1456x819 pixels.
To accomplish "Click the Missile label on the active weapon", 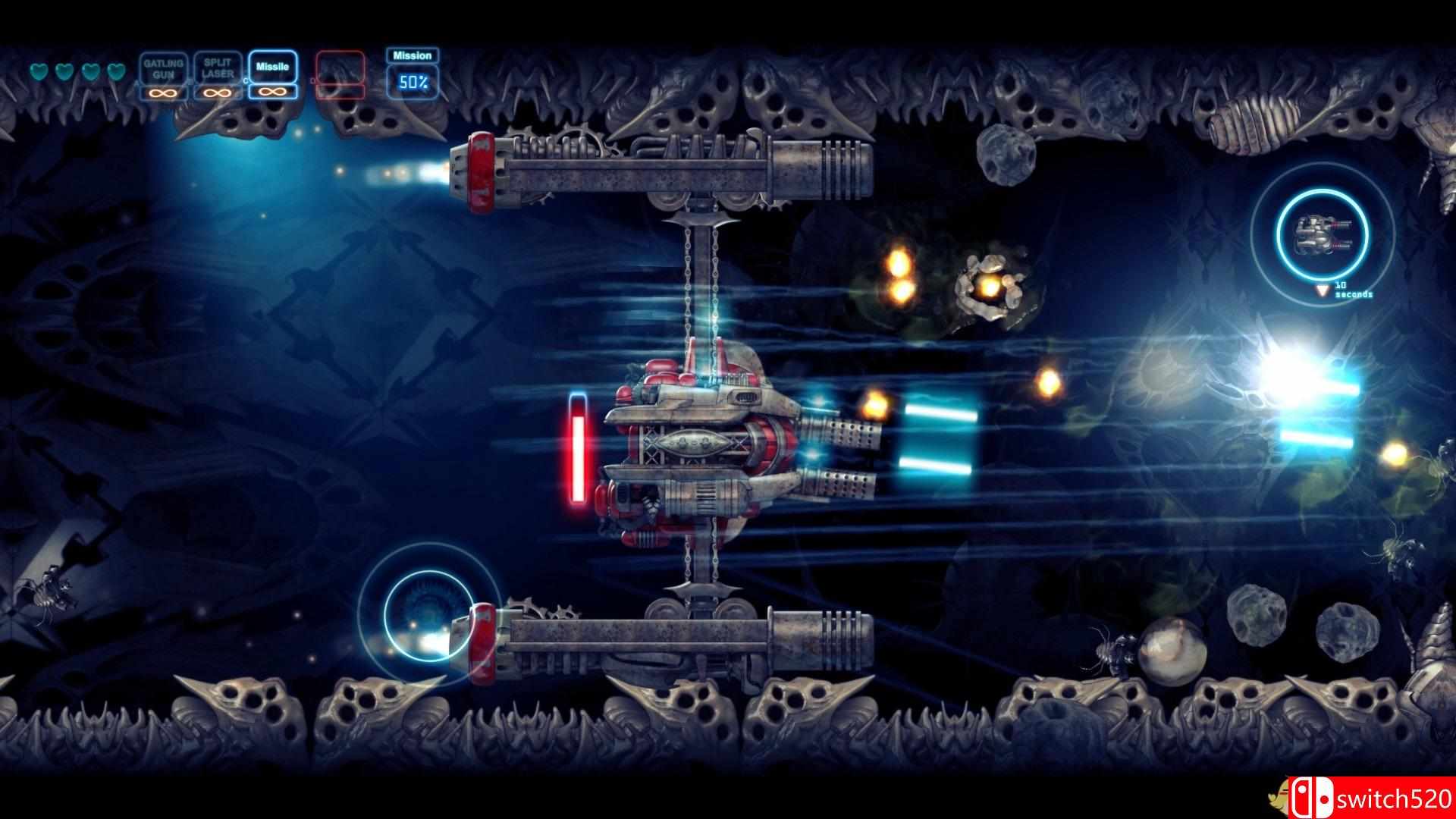I will 271,67.
